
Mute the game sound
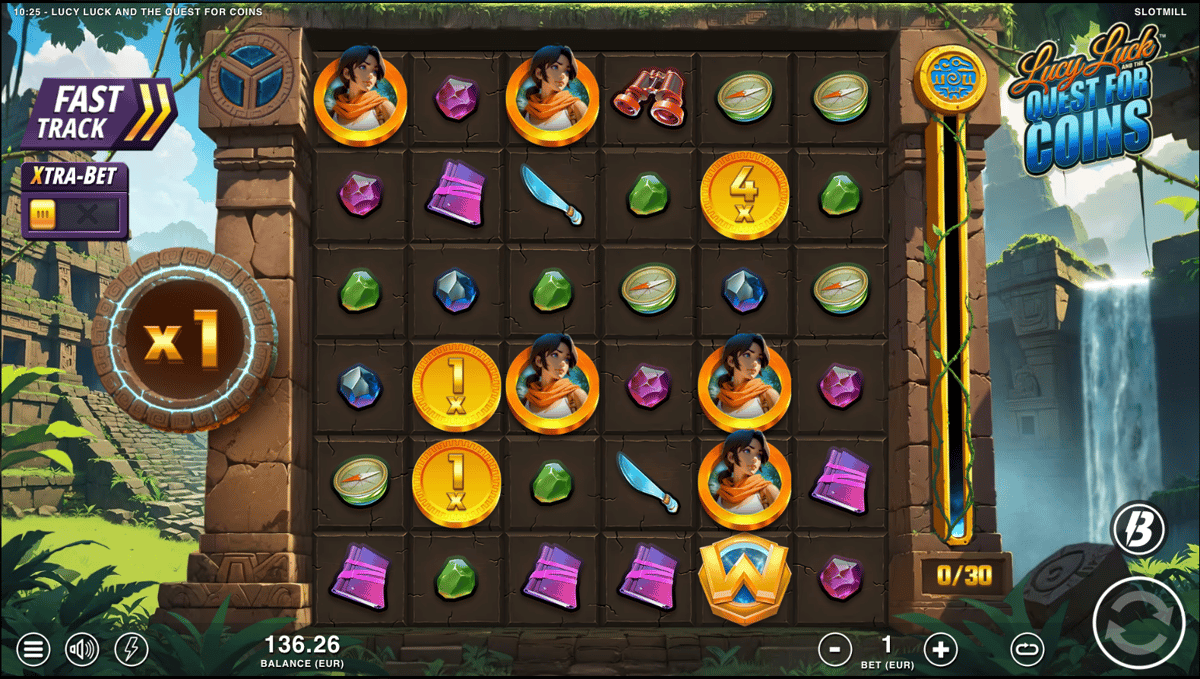coord(82,650)
